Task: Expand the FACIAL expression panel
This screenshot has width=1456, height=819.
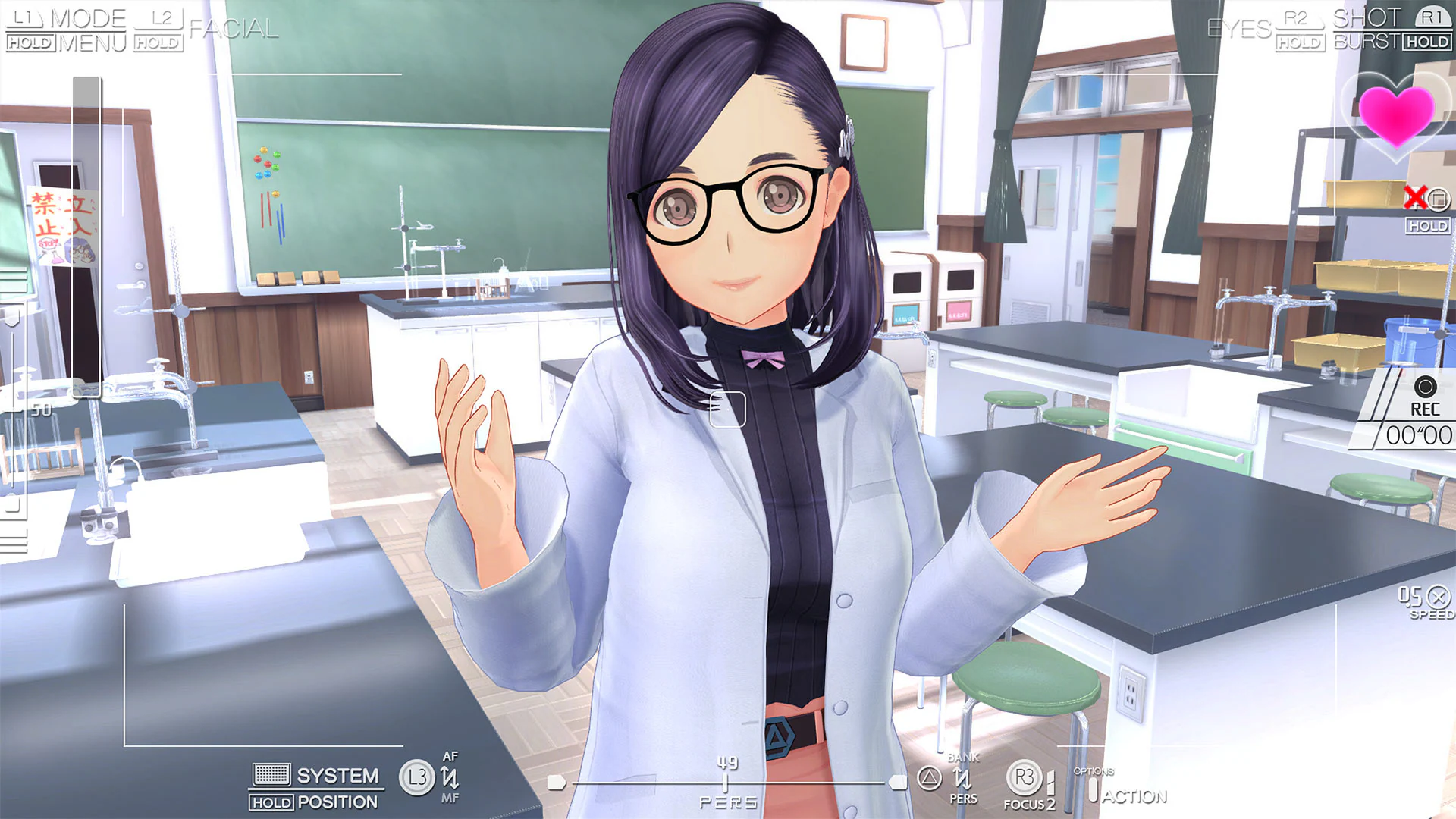Action: 234,30
